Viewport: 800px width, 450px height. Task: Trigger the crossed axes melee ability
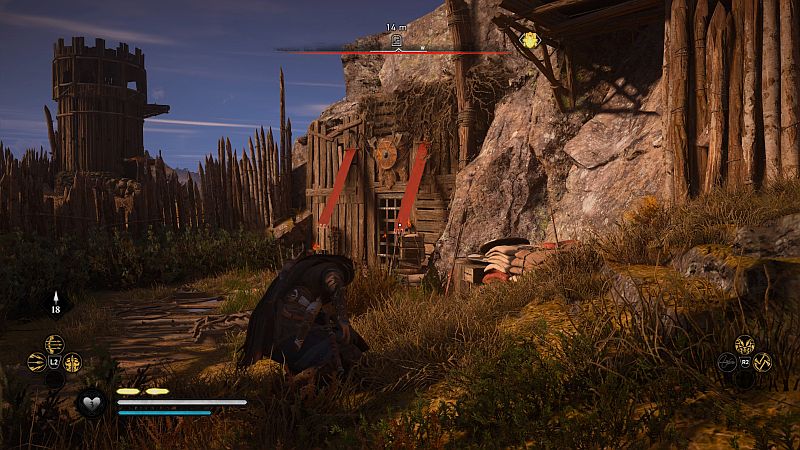pos(763,362)
